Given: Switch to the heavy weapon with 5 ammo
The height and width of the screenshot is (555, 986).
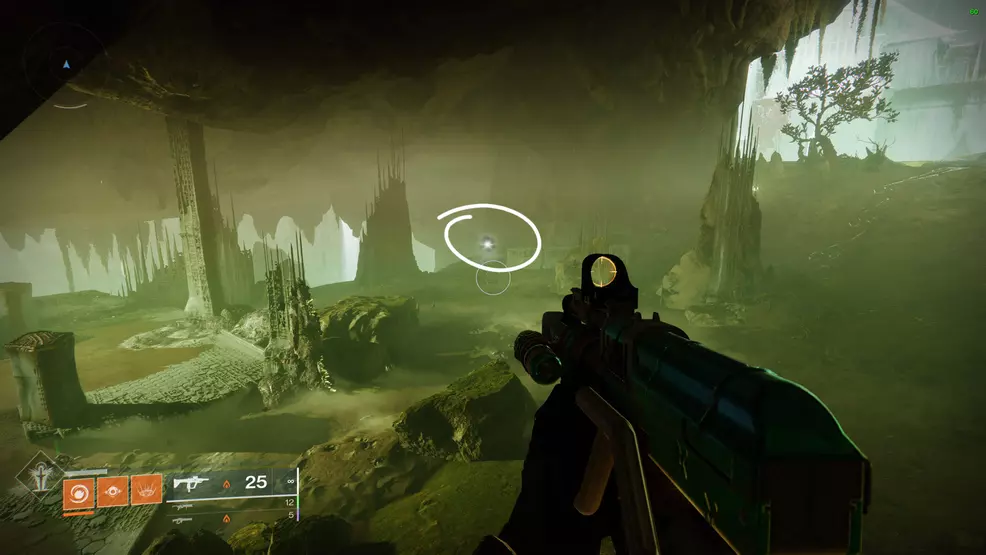Looking at the screenshot, I should tap(182, 520).
